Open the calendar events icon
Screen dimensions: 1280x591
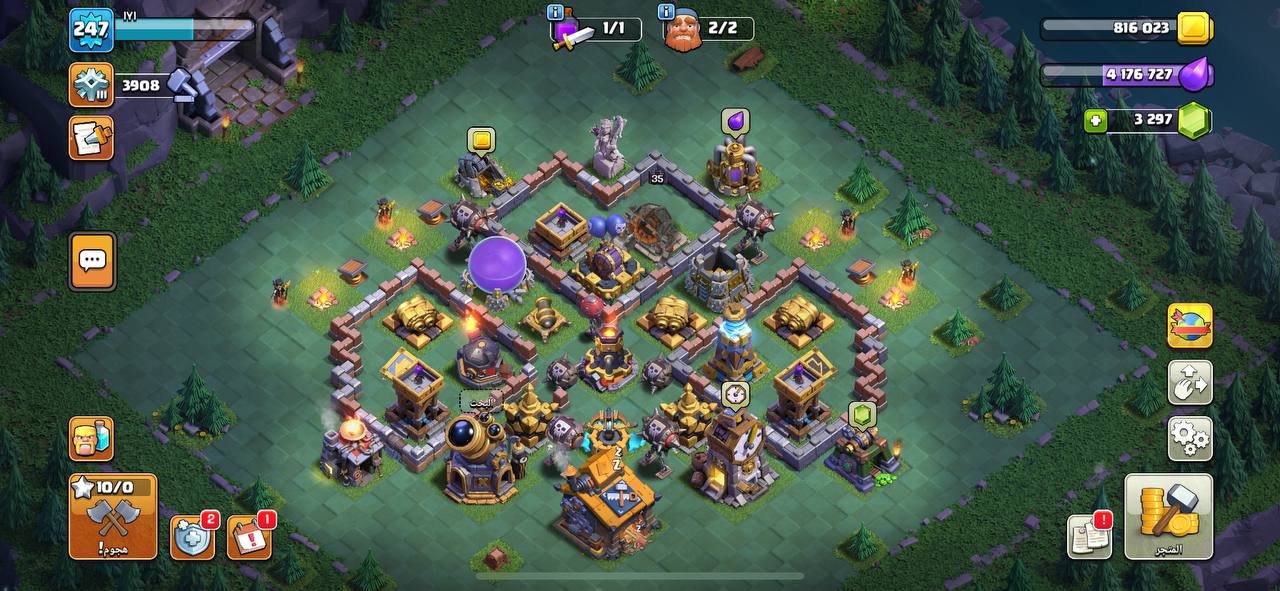click(249, 538)
